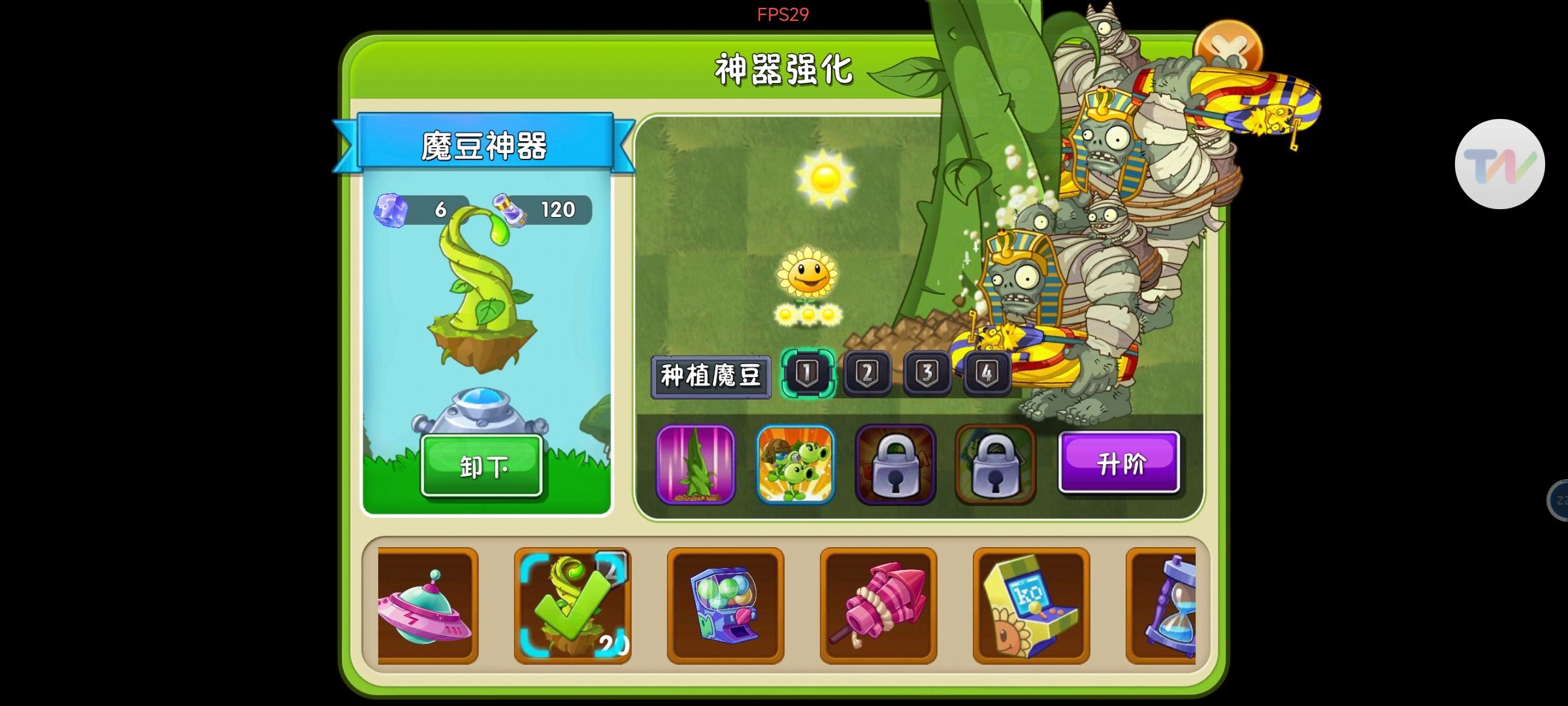The width and height of the screenshot is (1568, 706).
Task: Select bean level 1 under 种植魔豆
Action: pos(808,373)
